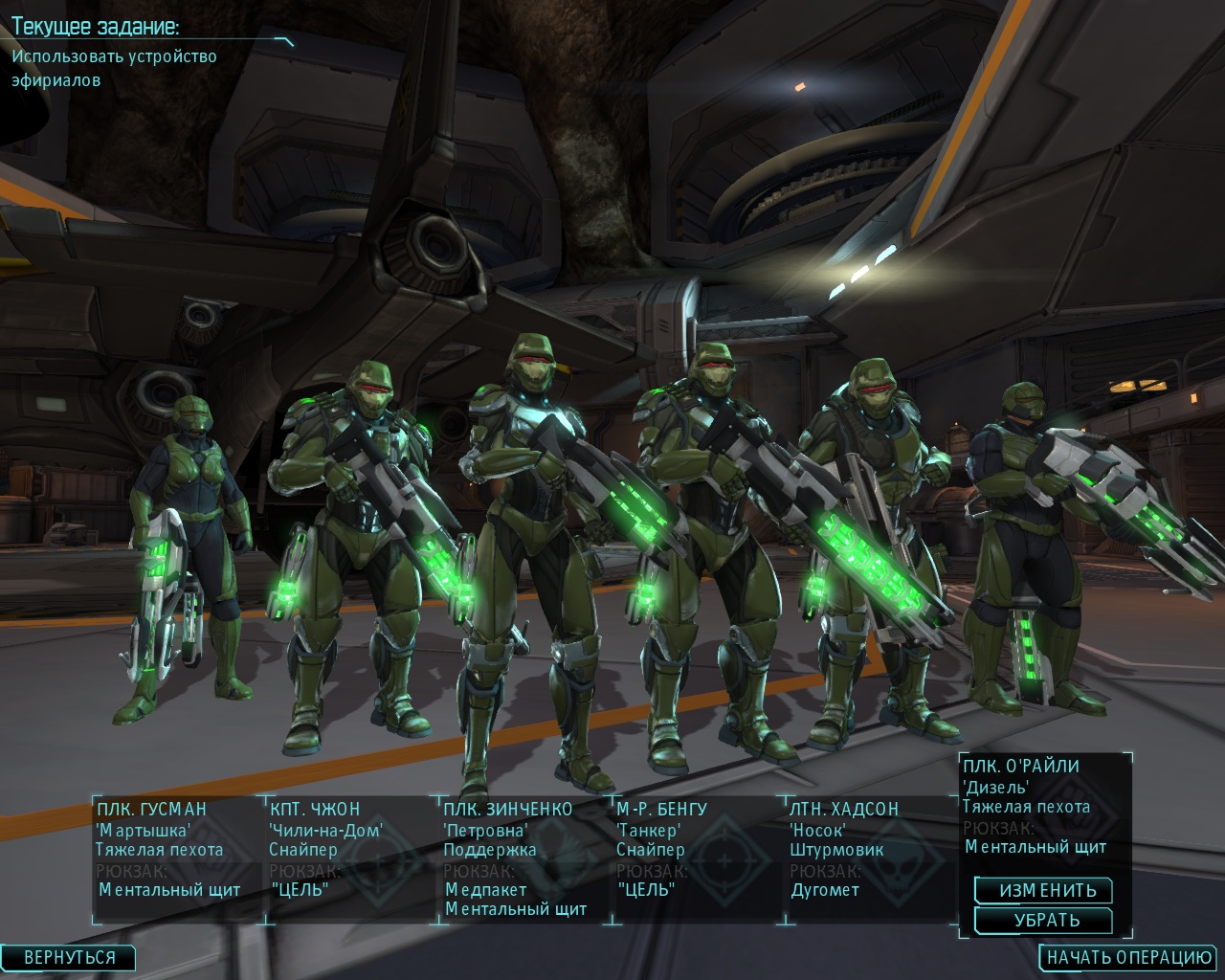Go back with the ВЕРНУТЬСЯ button
Screen dimensions: 1225x980
click(x=69, y=957)
